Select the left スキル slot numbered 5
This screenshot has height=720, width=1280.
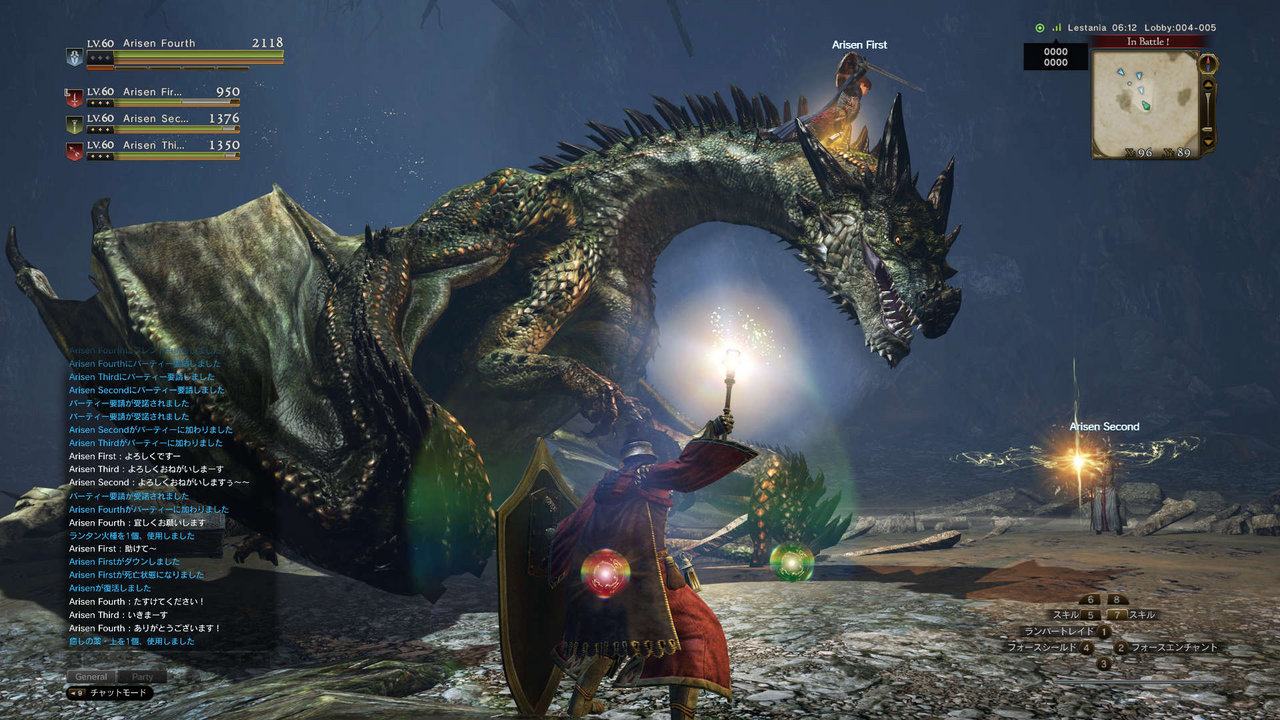coord(1089,614)
